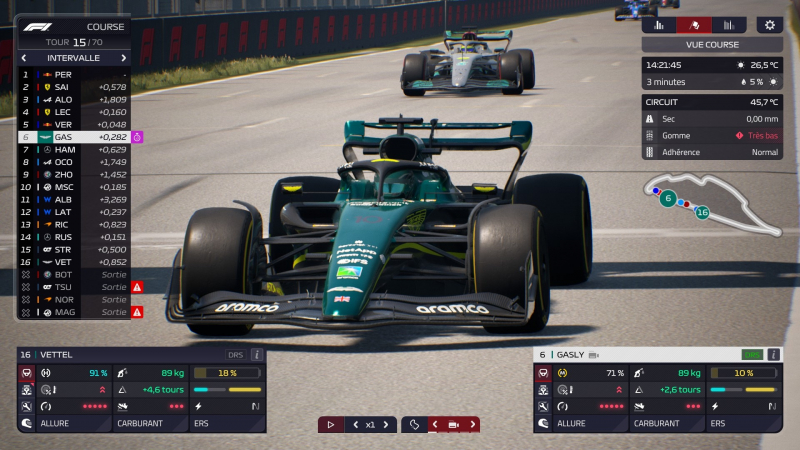This screenshot has width=800, height=450.
Task: Open the left bar-chart standings tab
Action: pos(659,25)
